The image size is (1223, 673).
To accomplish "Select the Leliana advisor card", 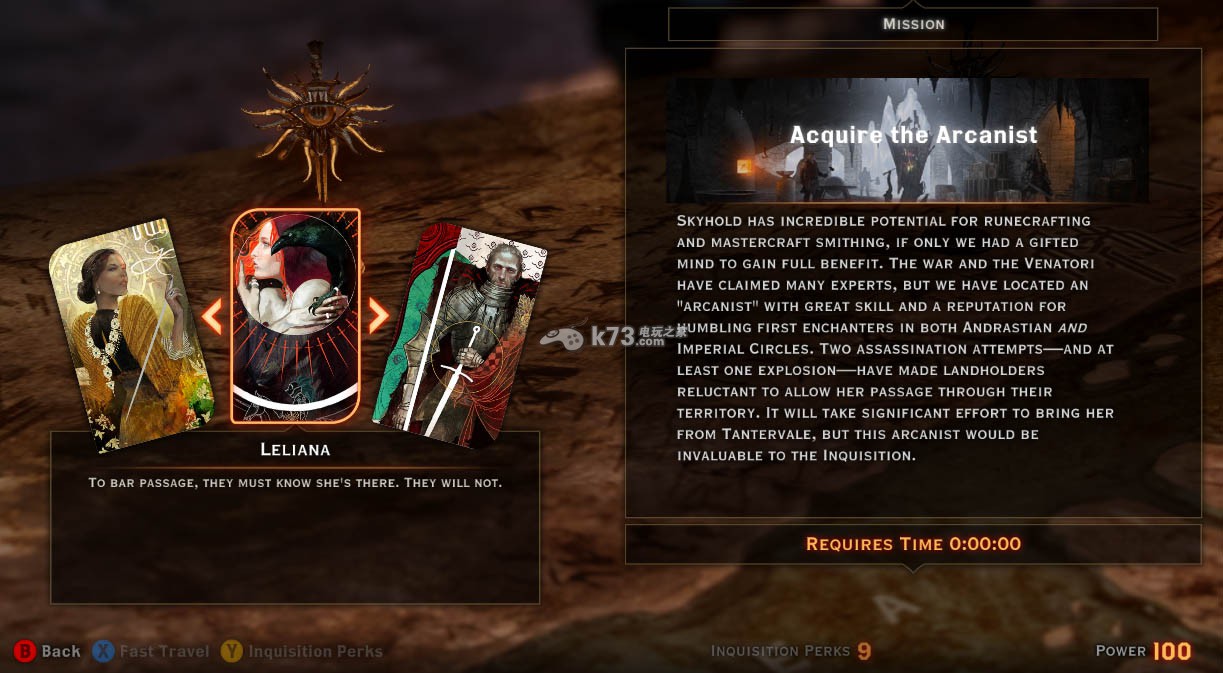I will (295, 315).
